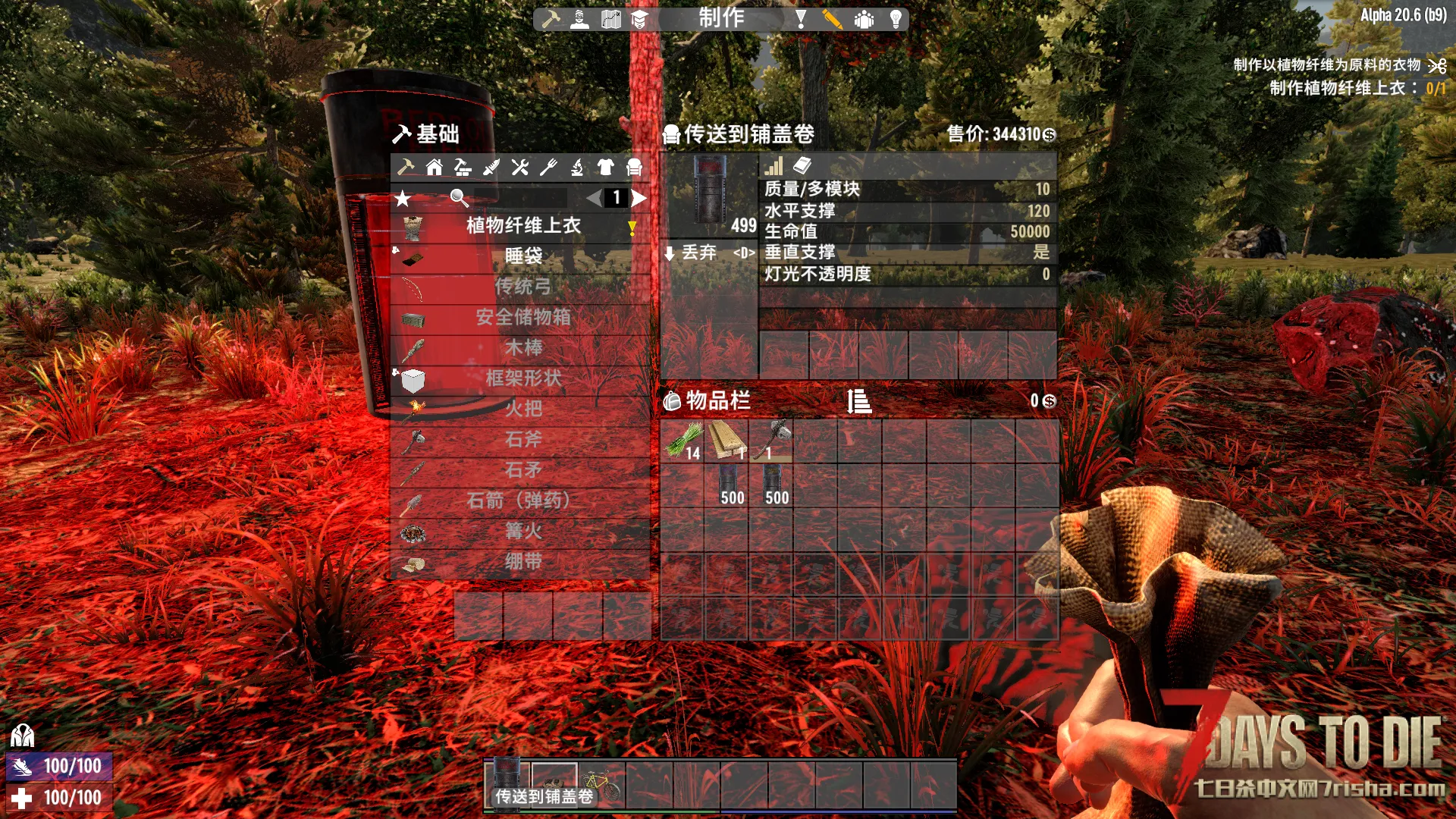
Task: Select the 绷带 recipe row
Action: (522, 562)
